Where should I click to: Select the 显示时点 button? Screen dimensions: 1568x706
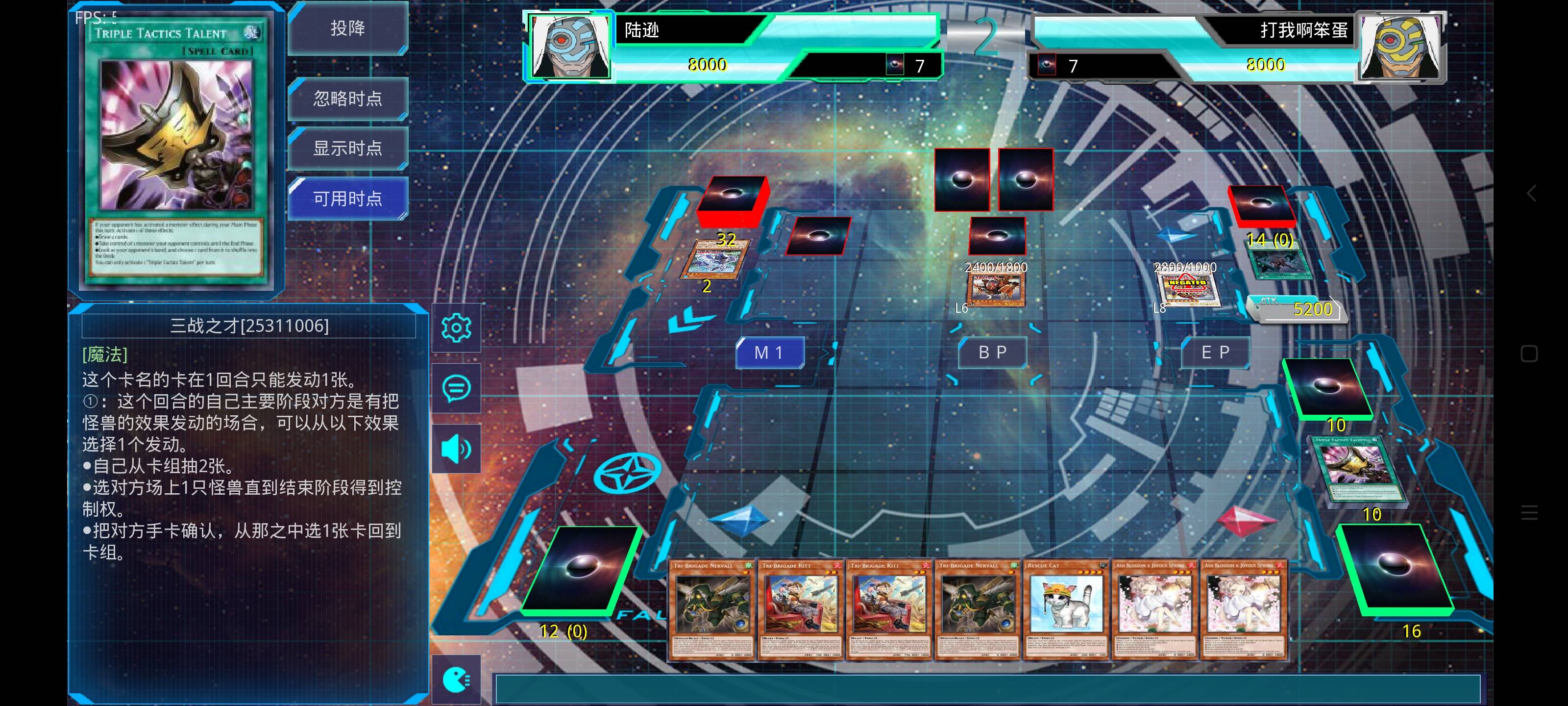point(347,148)
